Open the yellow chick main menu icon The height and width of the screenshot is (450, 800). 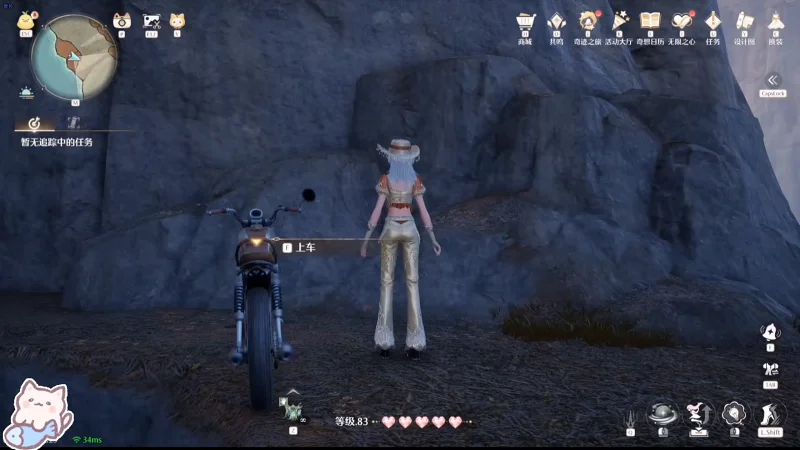[26, 21]
